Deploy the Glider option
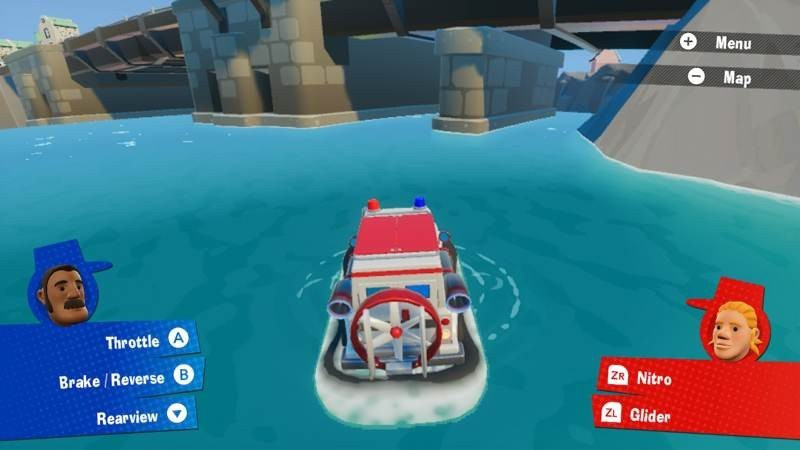This screenshot has width=800, height=450. pos(652,415)
